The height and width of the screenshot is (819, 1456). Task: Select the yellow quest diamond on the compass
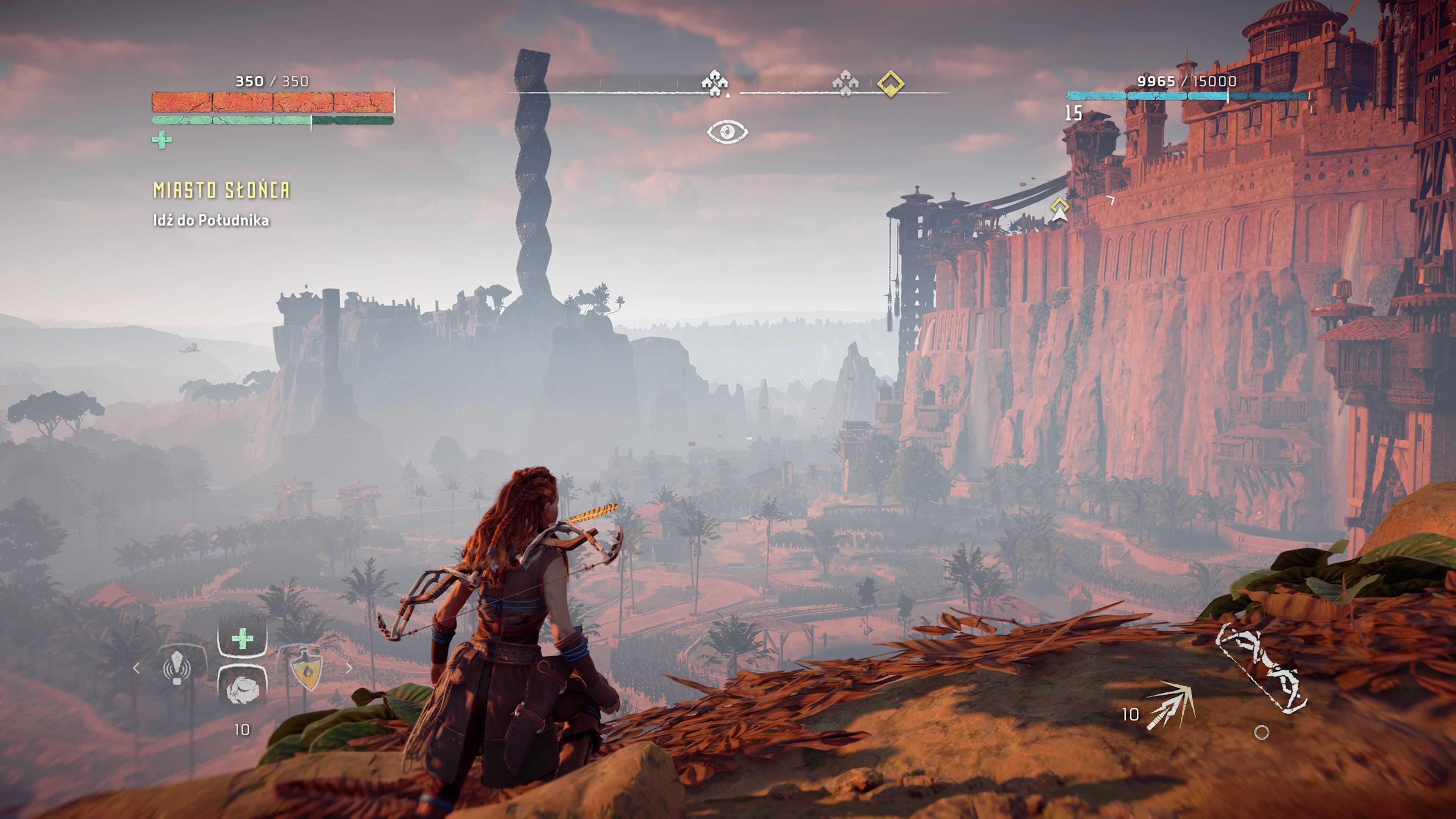click(x=890, y=84)
